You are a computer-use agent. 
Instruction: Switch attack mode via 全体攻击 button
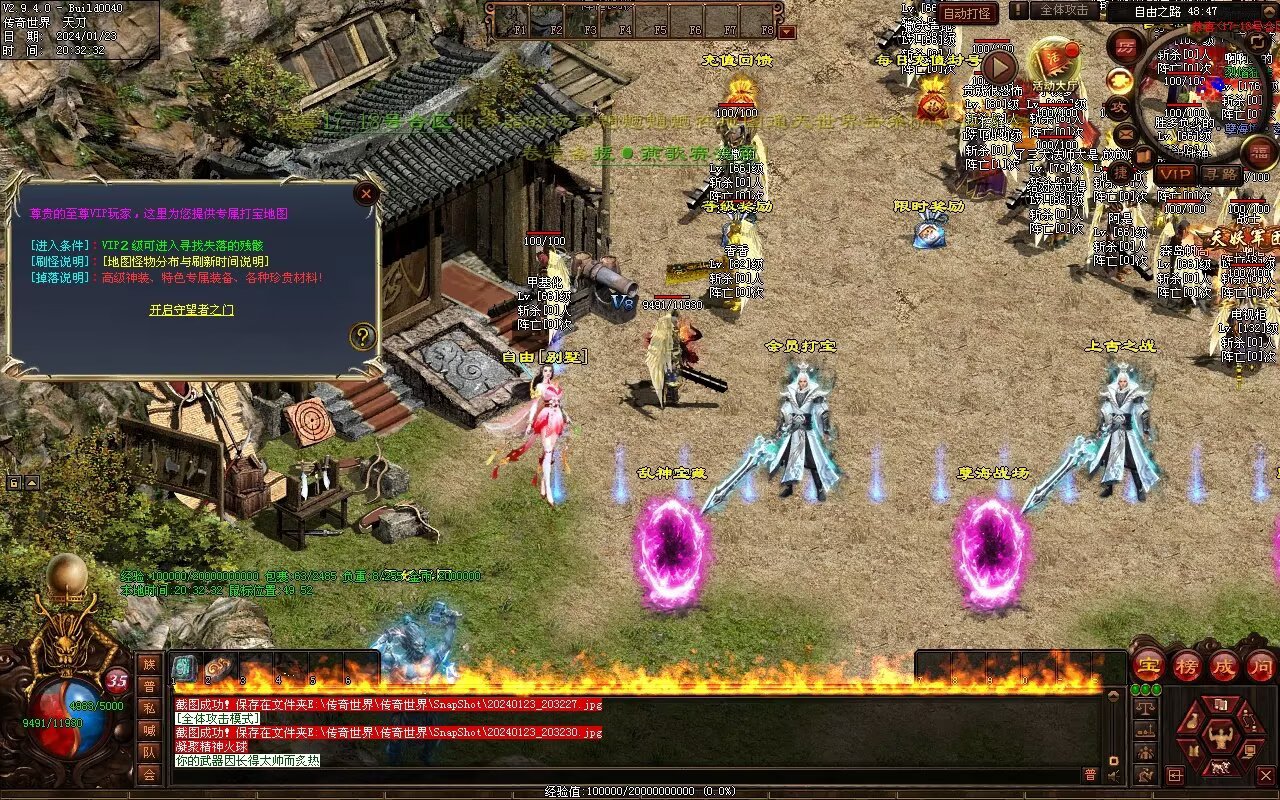tap(1064, 10)
